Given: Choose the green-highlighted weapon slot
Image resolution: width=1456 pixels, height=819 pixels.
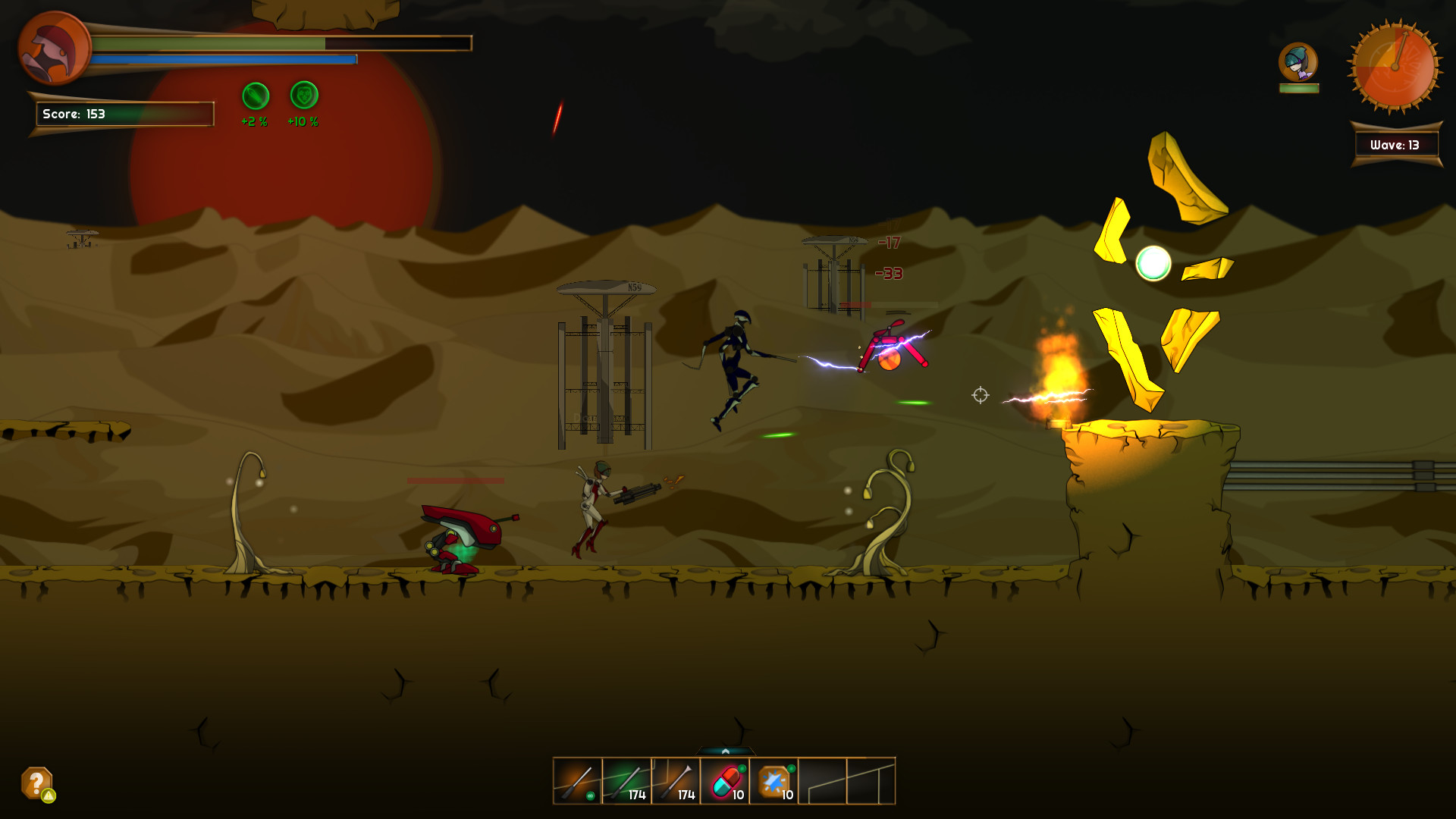Looking at the screenshot, I should coord(627,781).
